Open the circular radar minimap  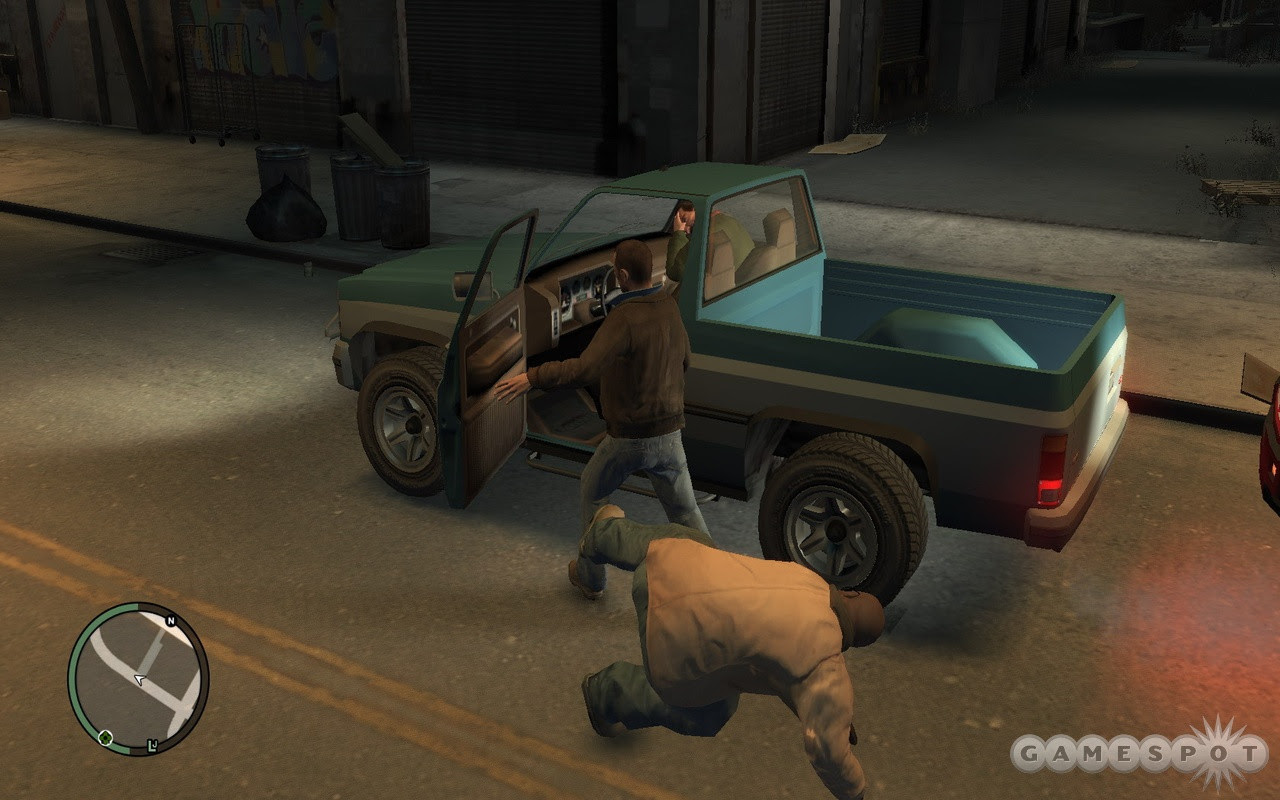click(x=138, y=678)
